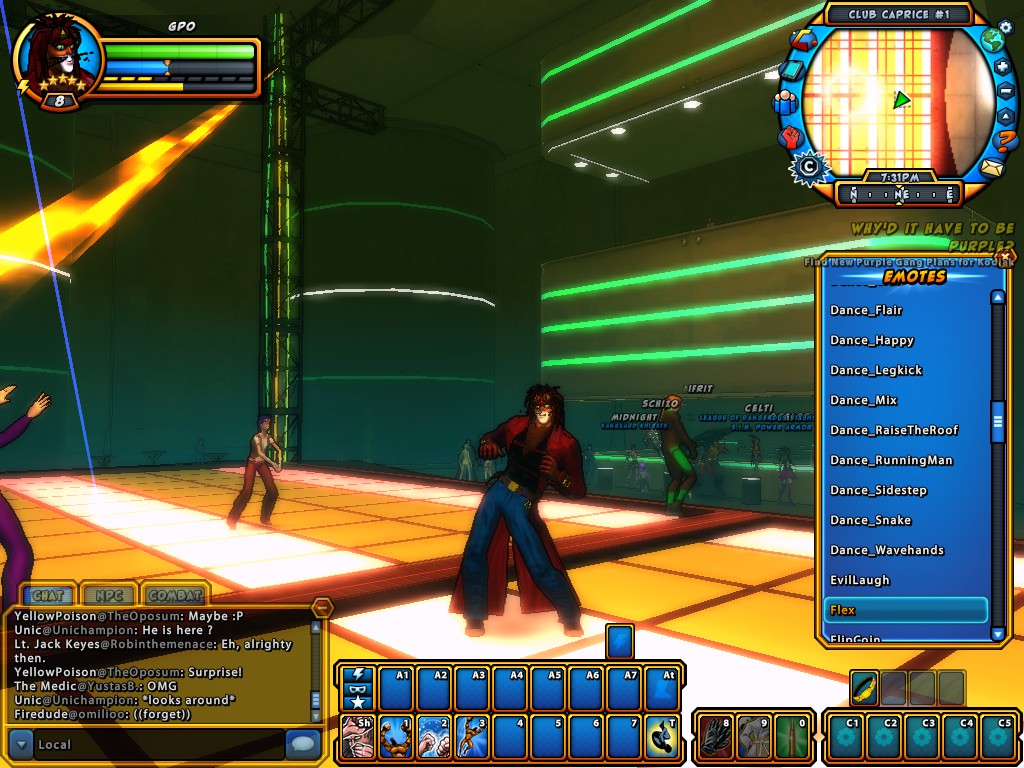The image size is (1024, 768).
Task: Open the world map globe icon
Action: pyautogui.click(x=991, y=41)
